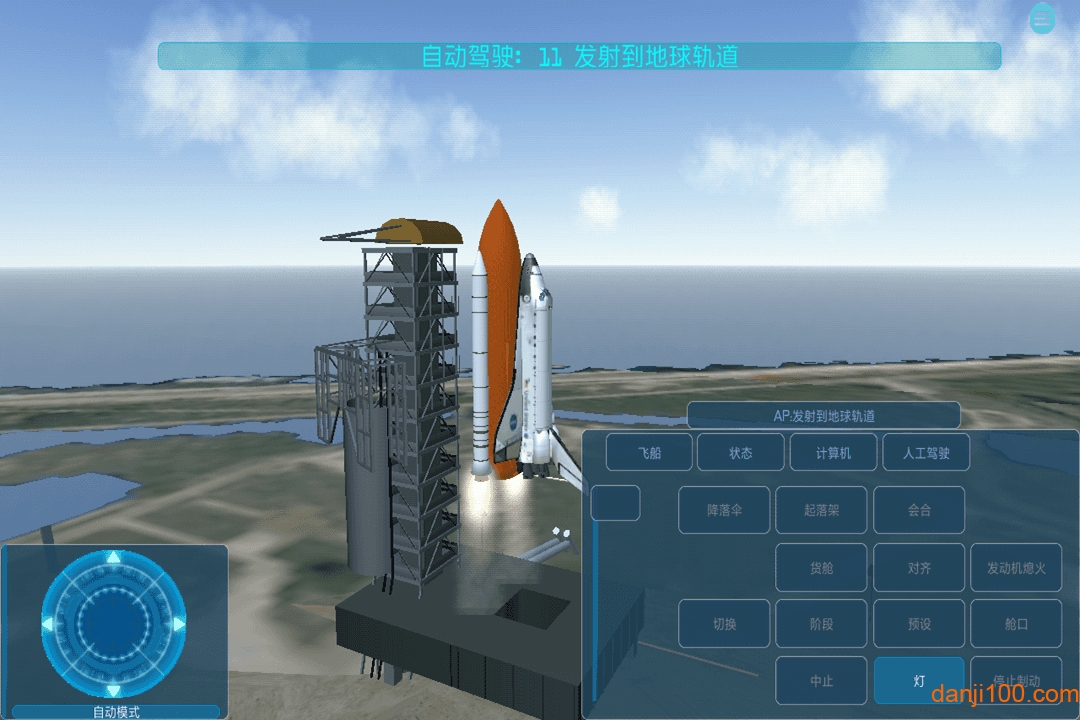Switch to the 飞船 tab
The height and width of the screenshot is (720, 1080).
(649, 453)
